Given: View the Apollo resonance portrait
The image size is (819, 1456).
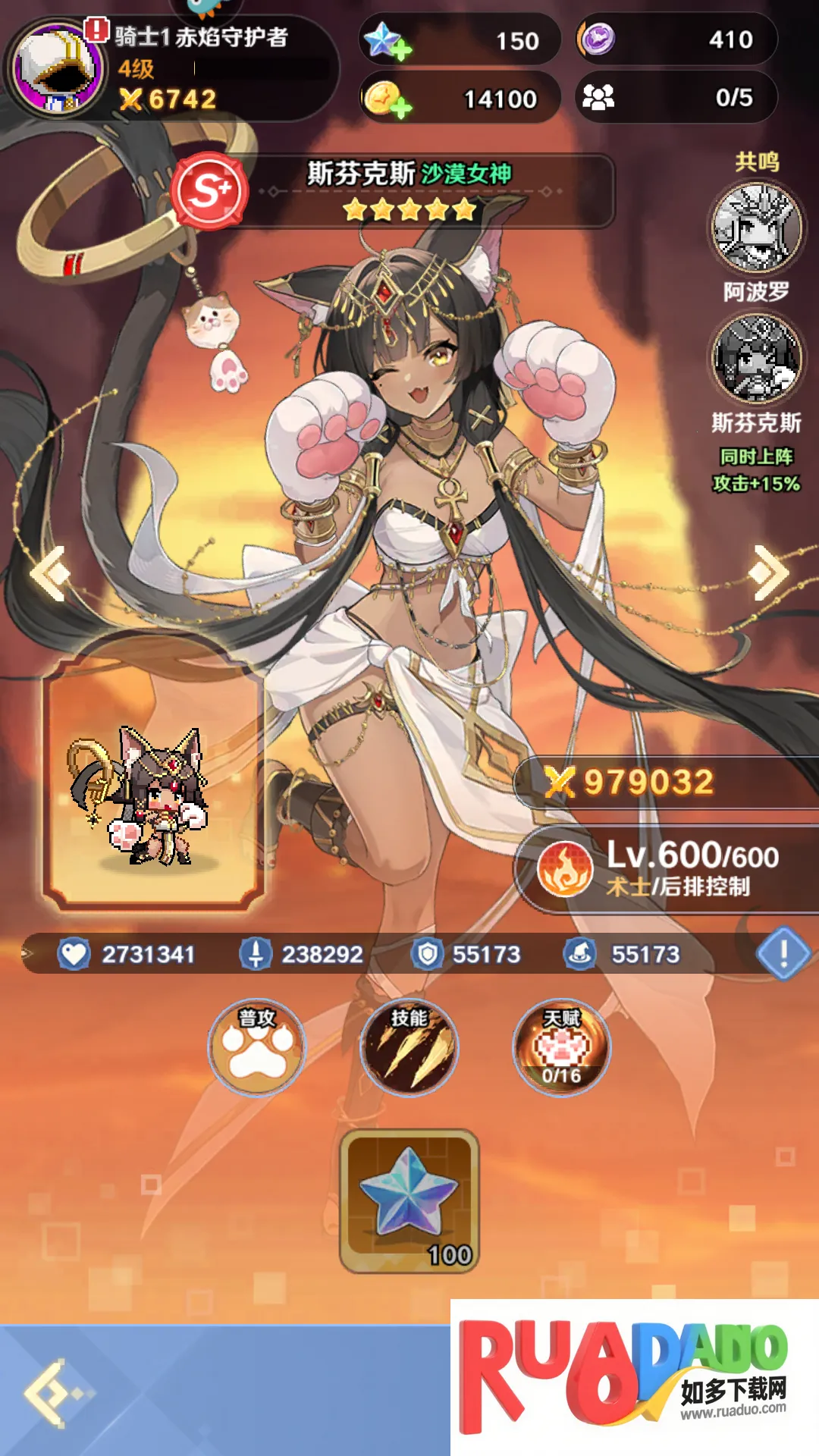Looking at the screenshot, I should click(756, 227).
